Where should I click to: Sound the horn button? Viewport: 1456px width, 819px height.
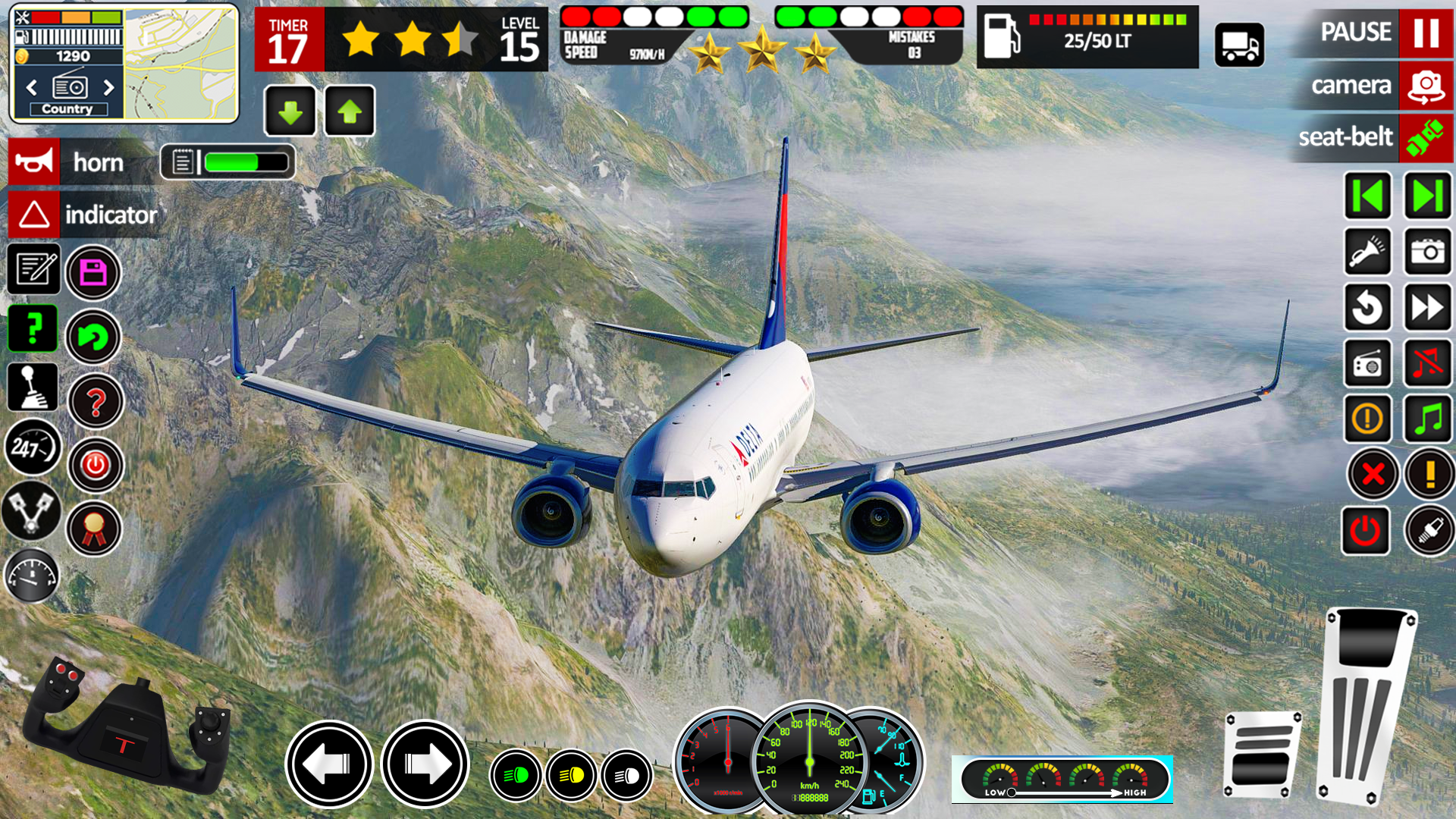pyautogui.click(x=34, y=162)
